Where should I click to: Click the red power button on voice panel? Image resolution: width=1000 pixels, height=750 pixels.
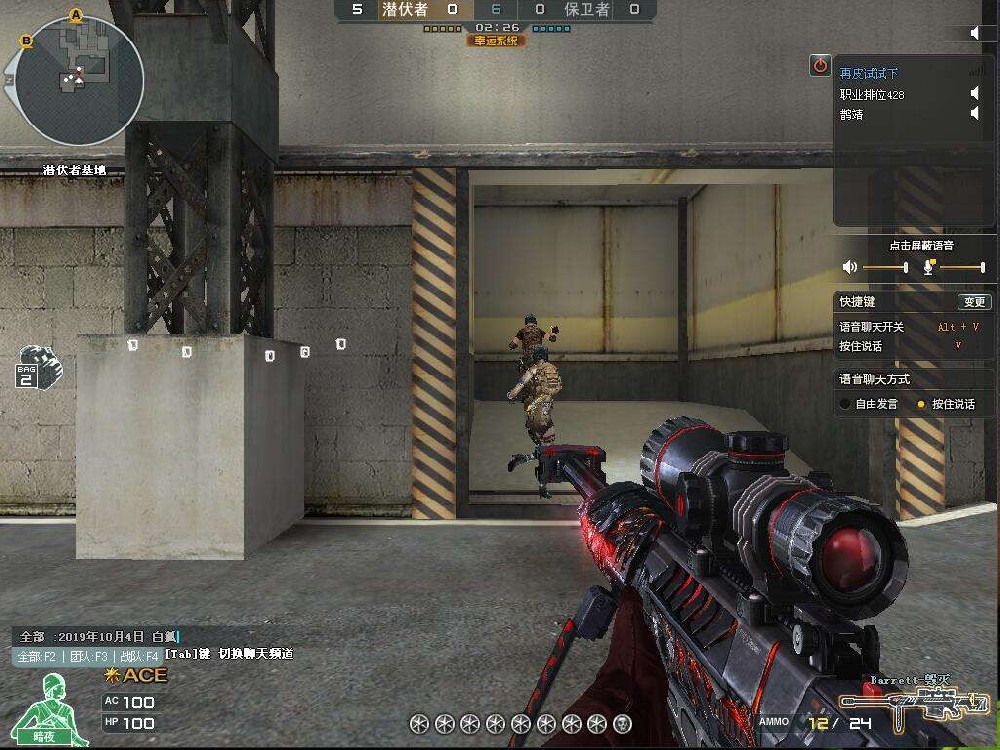click(820, 65)
